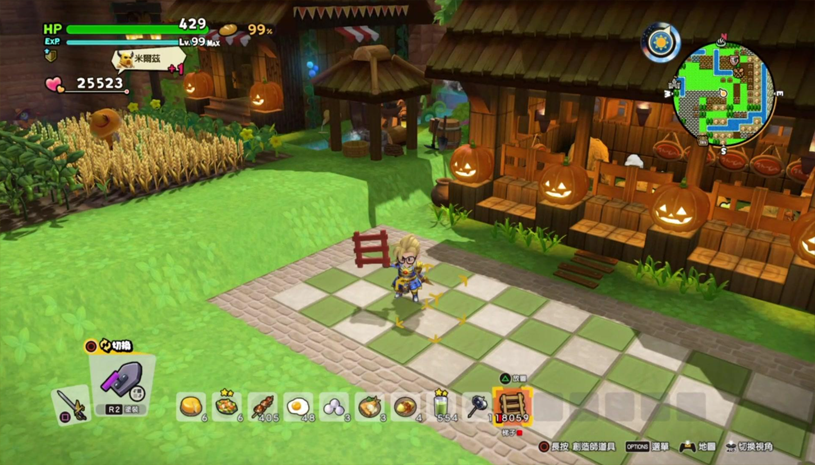
Task: Choose the starred salad dish slot
Action: point(226,405)
